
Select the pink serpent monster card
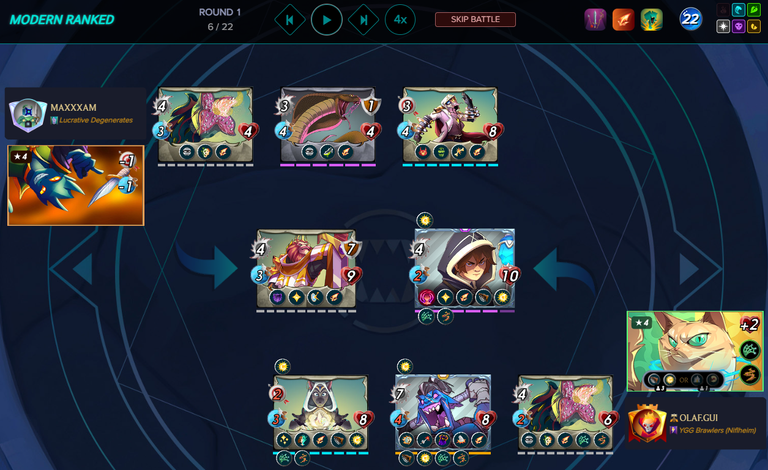(328, 124)
